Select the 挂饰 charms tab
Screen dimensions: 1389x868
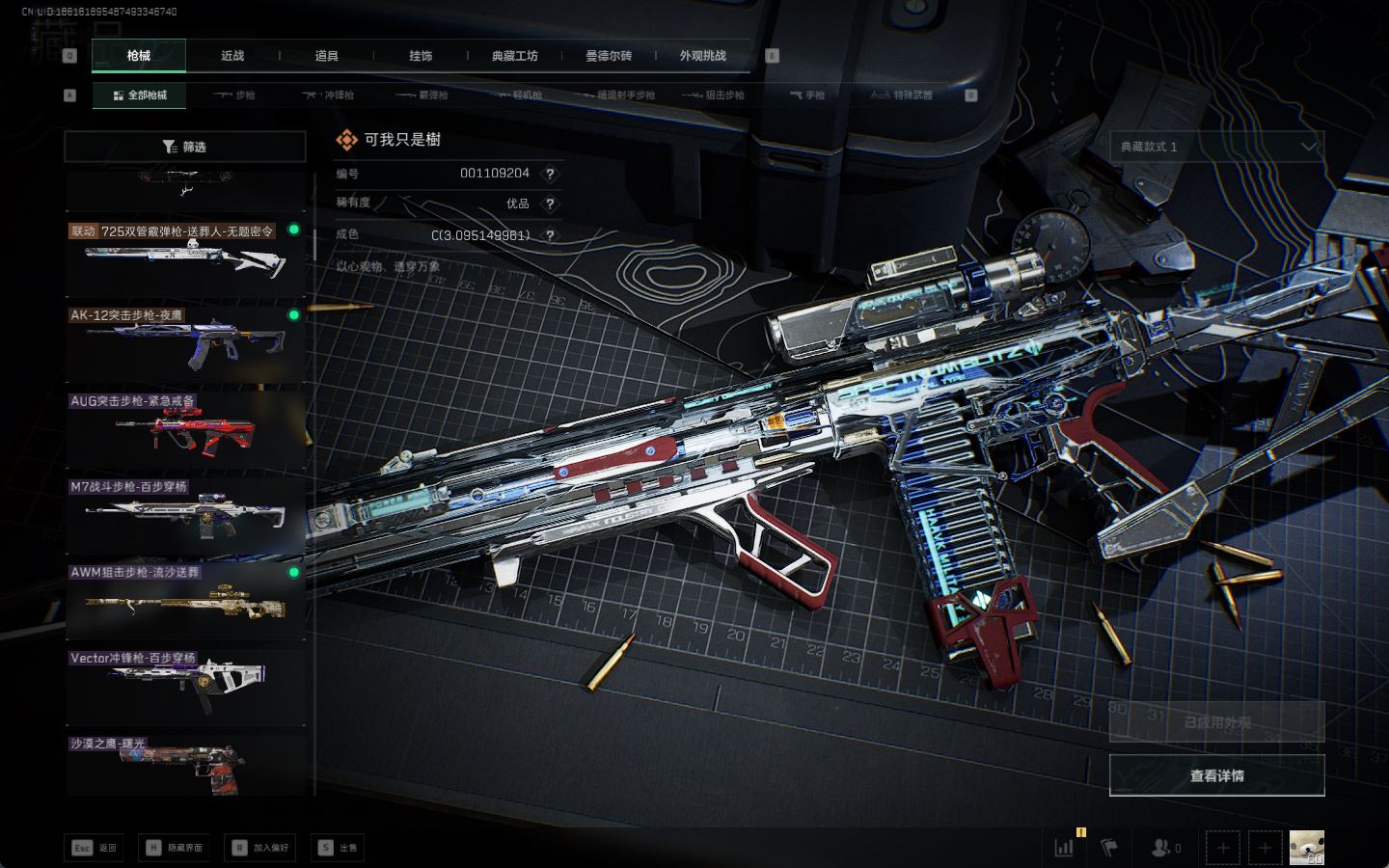[x=421, y=56]
